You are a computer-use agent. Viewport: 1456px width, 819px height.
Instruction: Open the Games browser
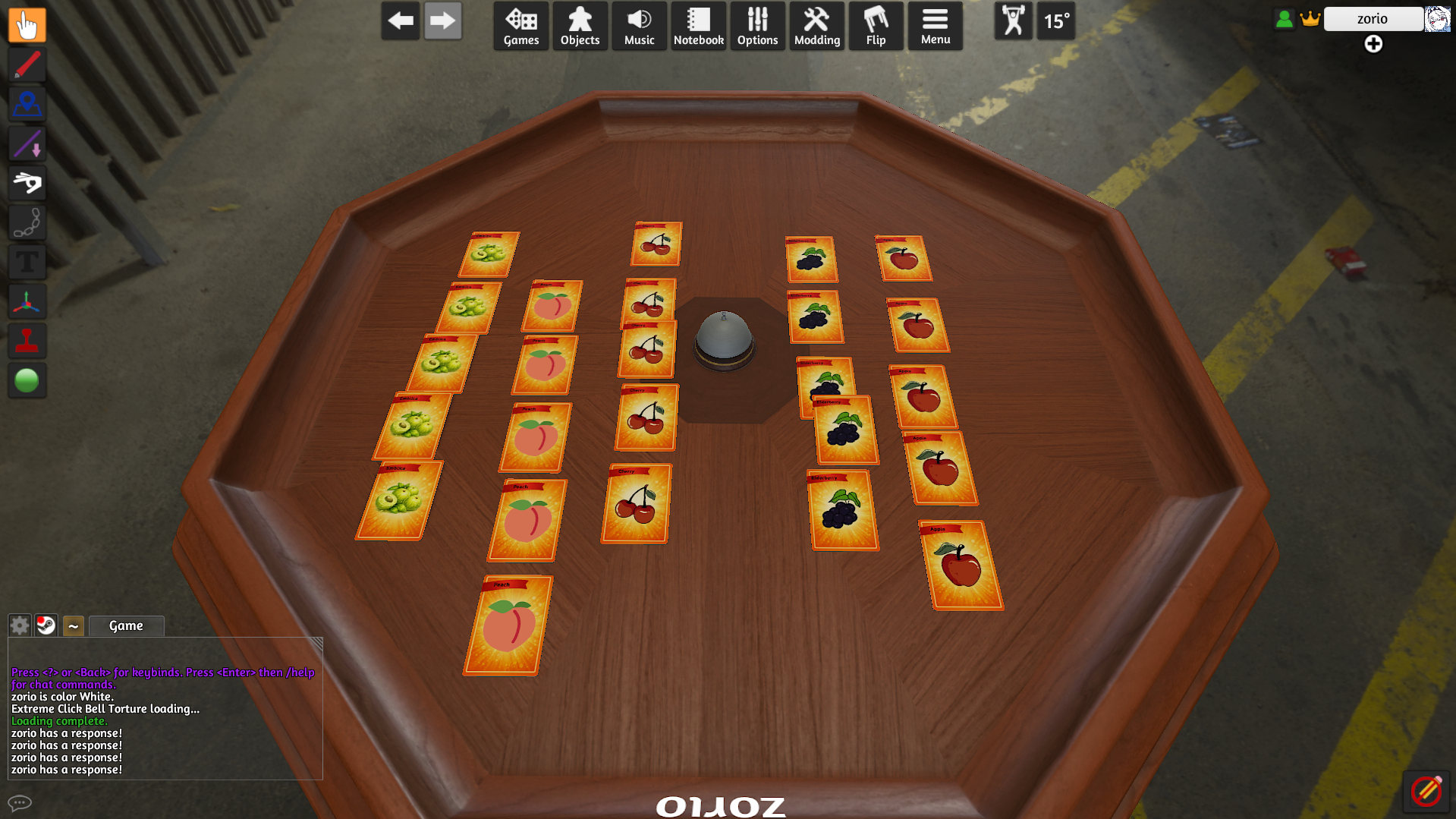coord(520,26)
